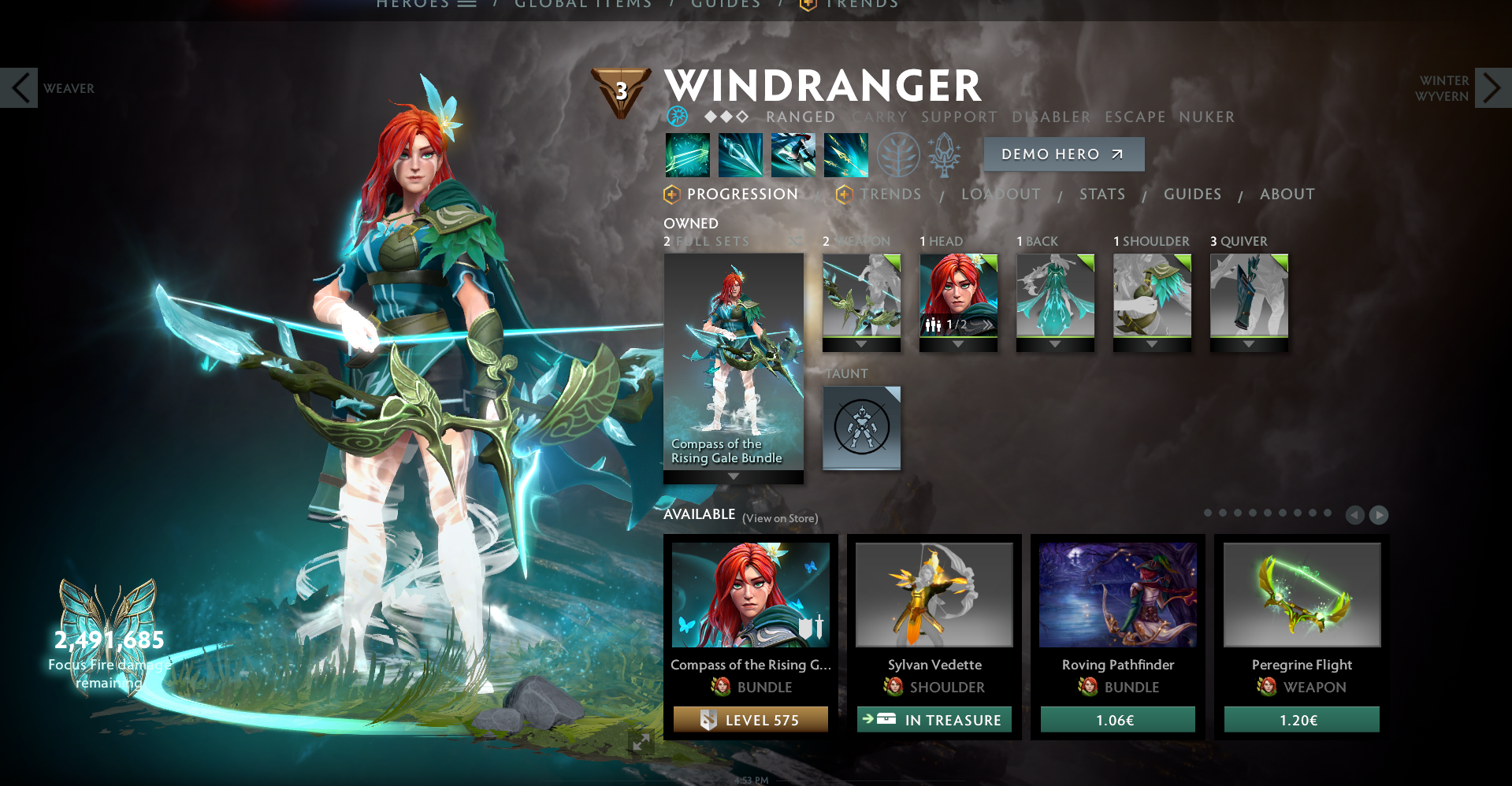Switch to the STATS tab
This screenshot has height=786, width=1512.
[1101, 194]
